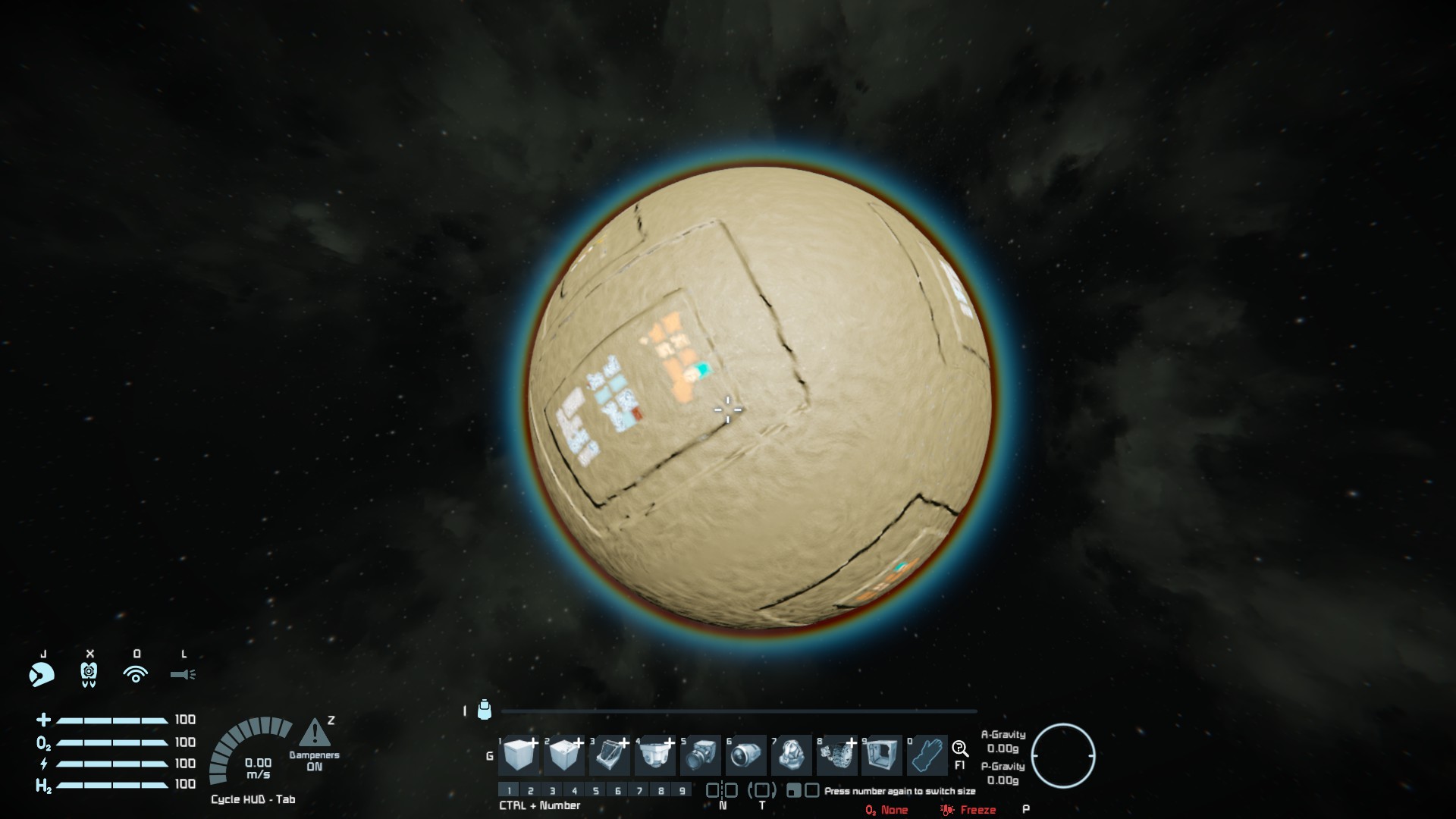Select the hand glove slot

point(927,755)
